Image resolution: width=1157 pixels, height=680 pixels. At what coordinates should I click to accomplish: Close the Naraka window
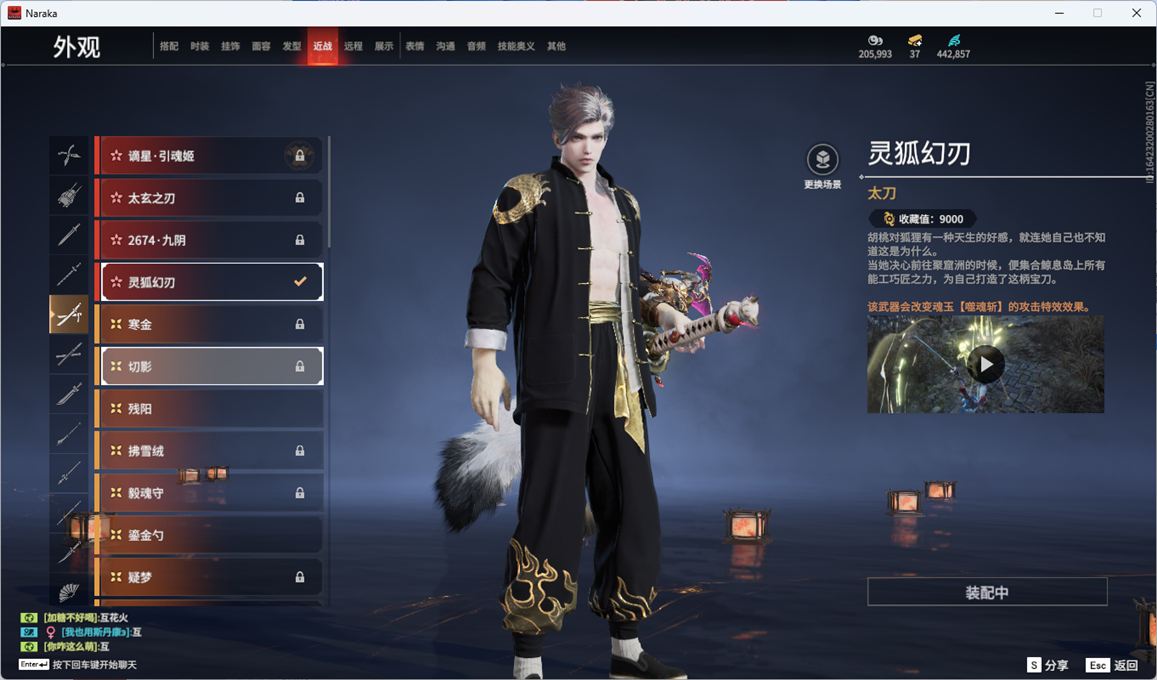tap(1136, 13)
